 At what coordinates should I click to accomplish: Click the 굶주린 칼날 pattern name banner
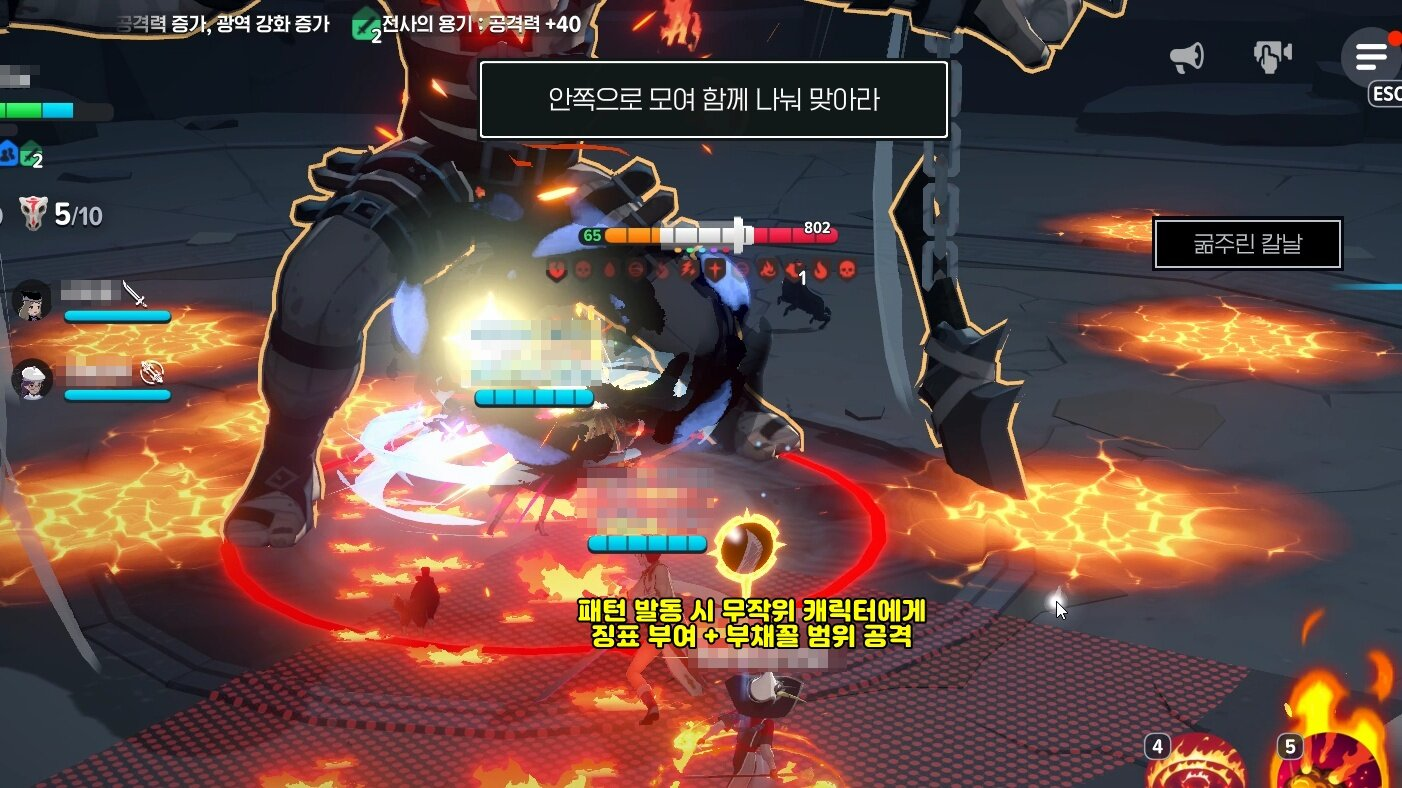tap(1247, 243)
